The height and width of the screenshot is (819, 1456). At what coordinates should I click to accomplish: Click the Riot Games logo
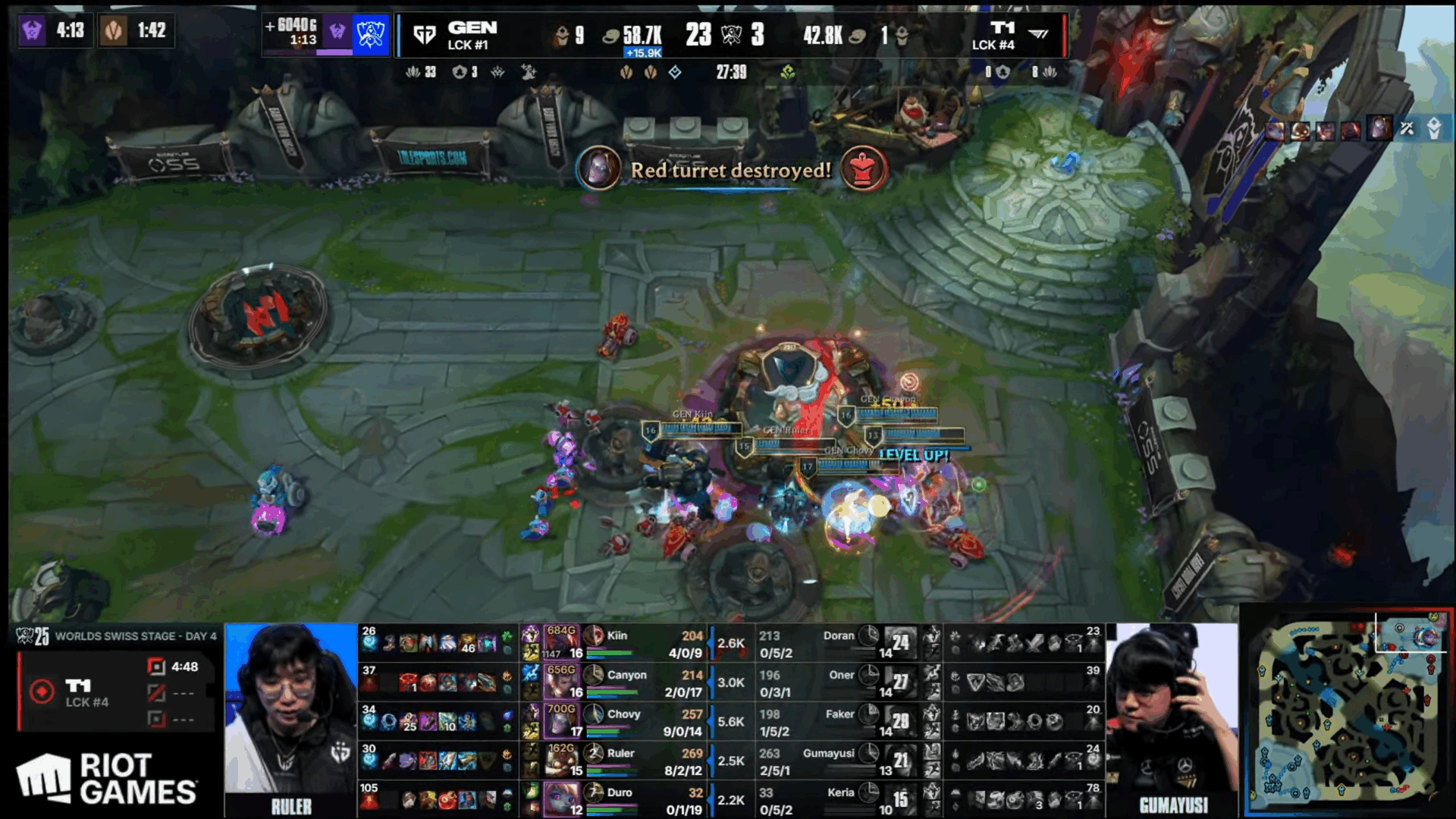click(106, 778)
